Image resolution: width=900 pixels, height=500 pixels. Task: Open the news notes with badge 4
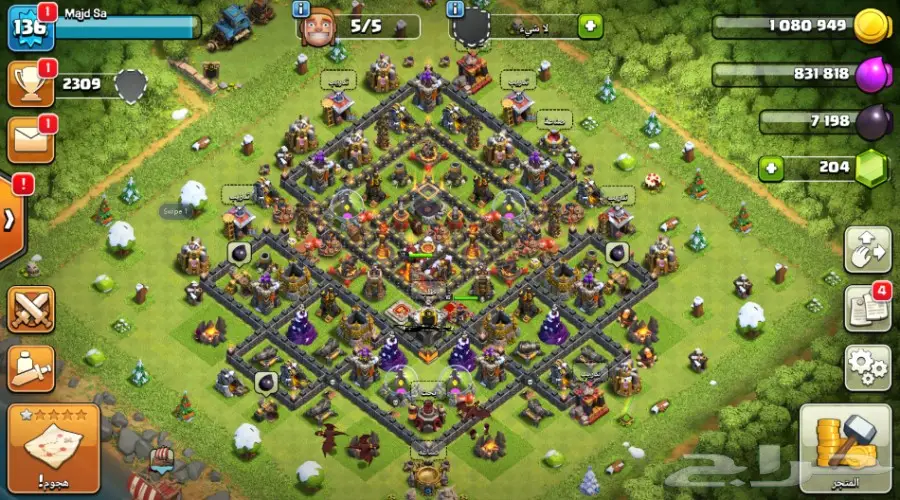point(866,310)
